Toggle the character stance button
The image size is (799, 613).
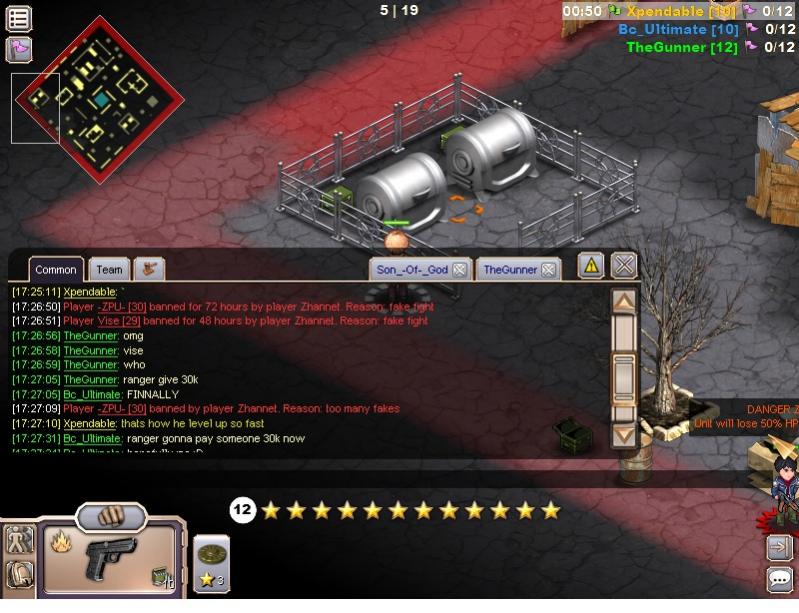click(19, 540)
